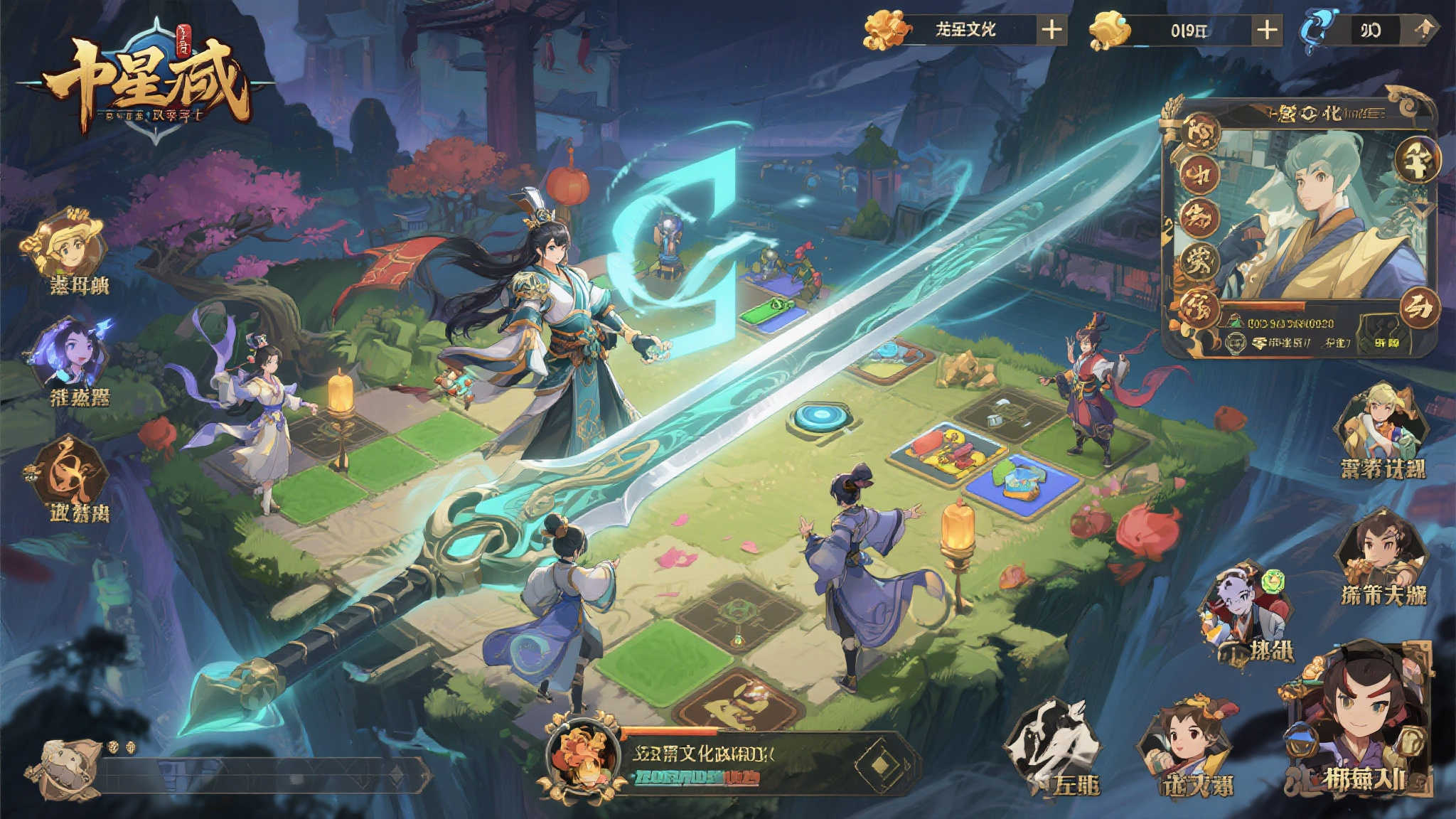Tap the arrow button beside the blue swirl currency
This screenshot has height=819, width=1456.
click(1423, 30)
